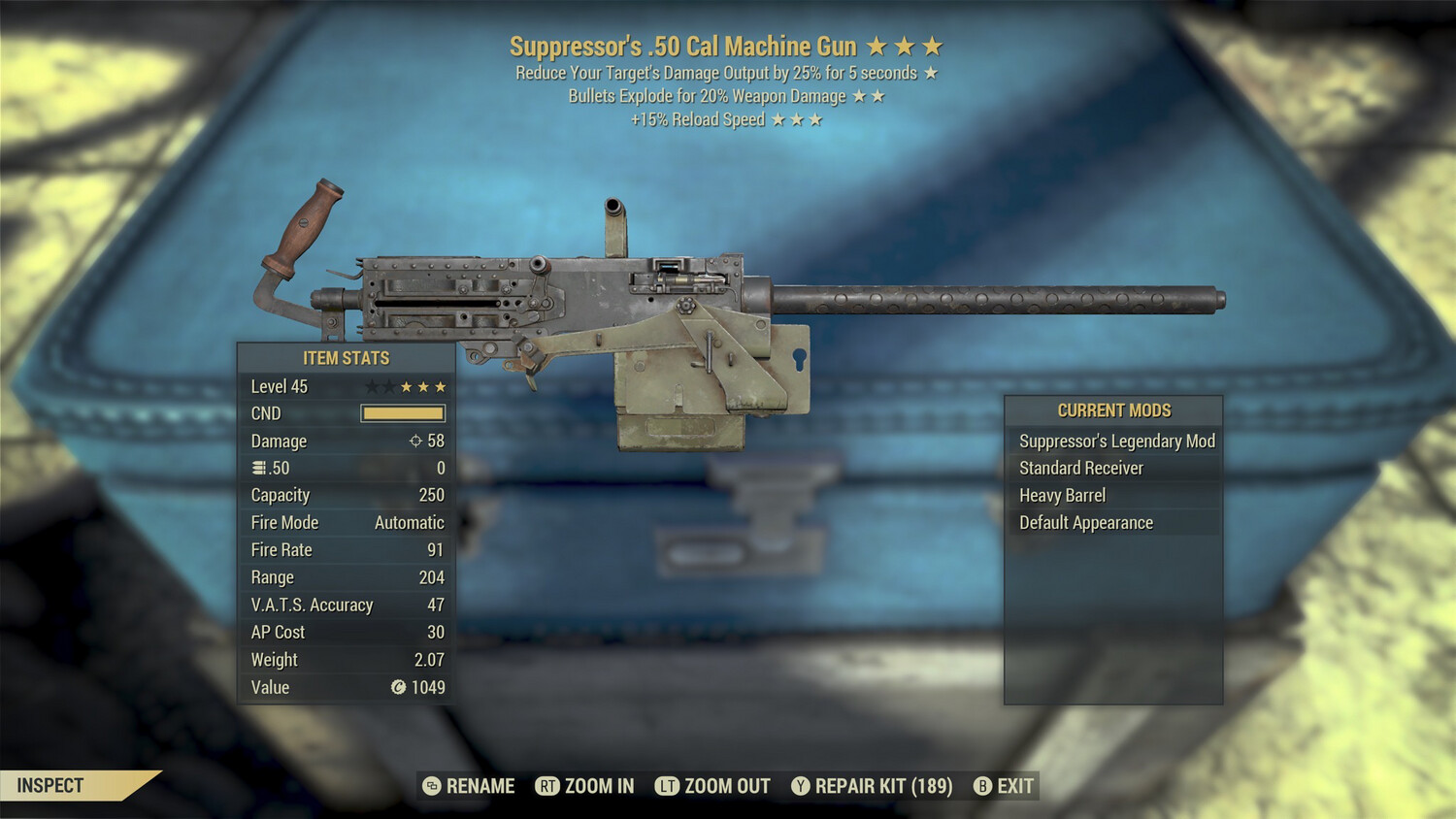Click the ITEM STATS panel header
Screen dimensions: 1456x819
point(345,358)
